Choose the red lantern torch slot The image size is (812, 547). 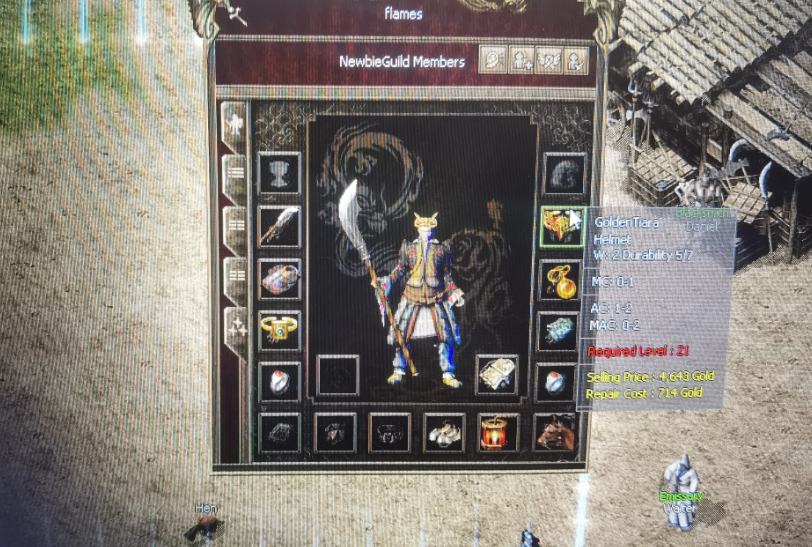[498, 433]
